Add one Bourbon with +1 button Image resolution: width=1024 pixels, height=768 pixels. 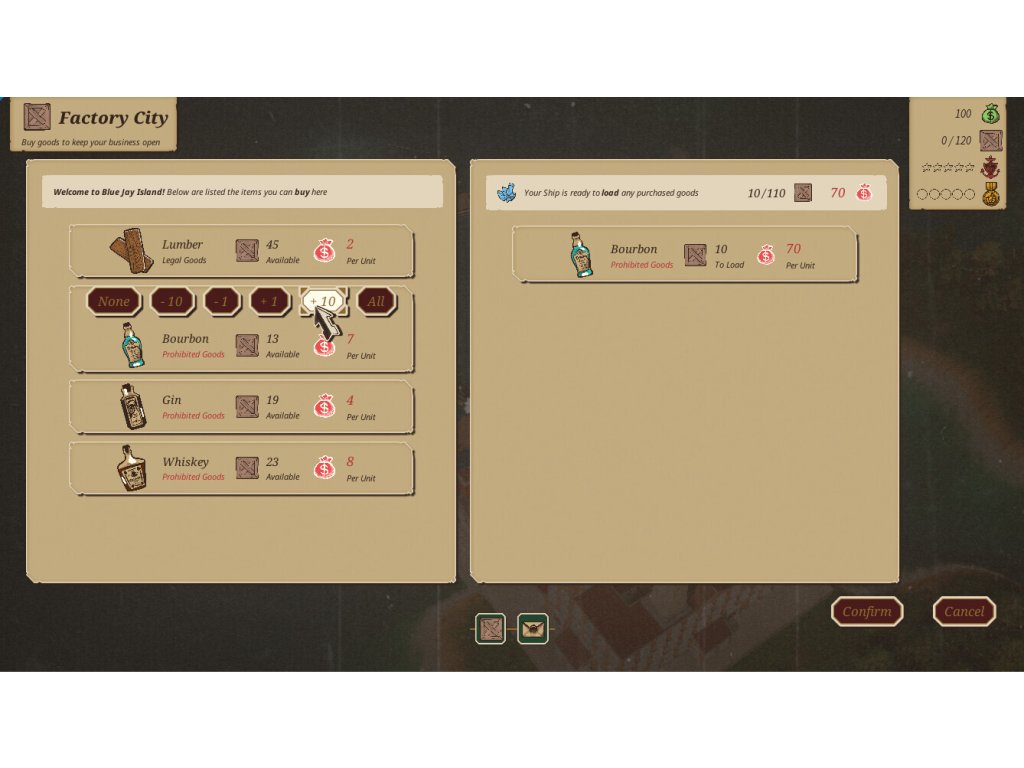(x=269, y=301)
